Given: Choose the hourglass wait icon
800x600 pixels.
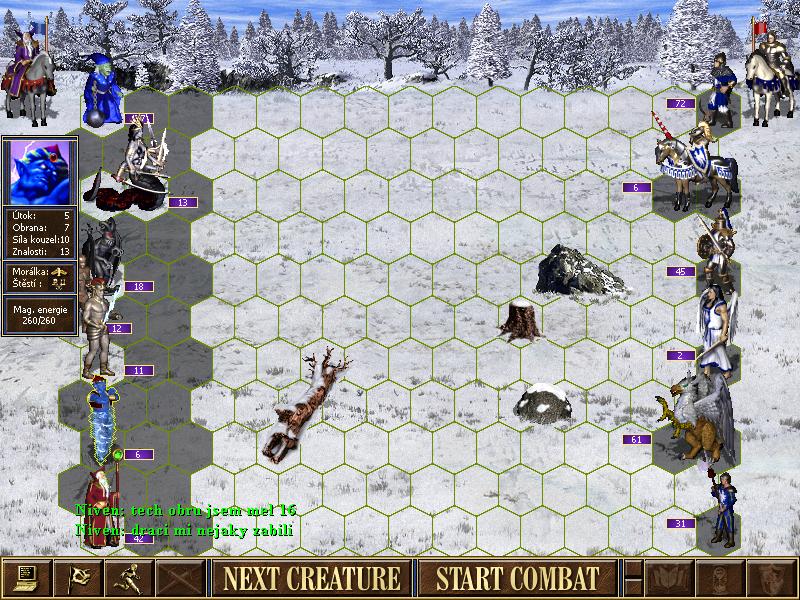Looking at the screenshot, I should 720,578.
